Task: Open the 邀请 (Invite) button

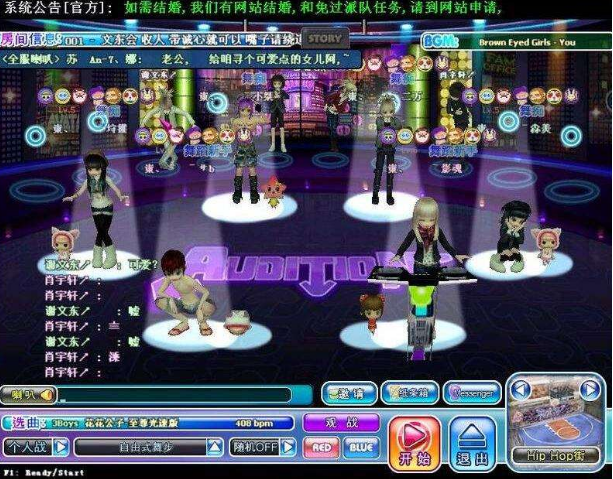Action: pyautogui.click(x=346, y=394)
